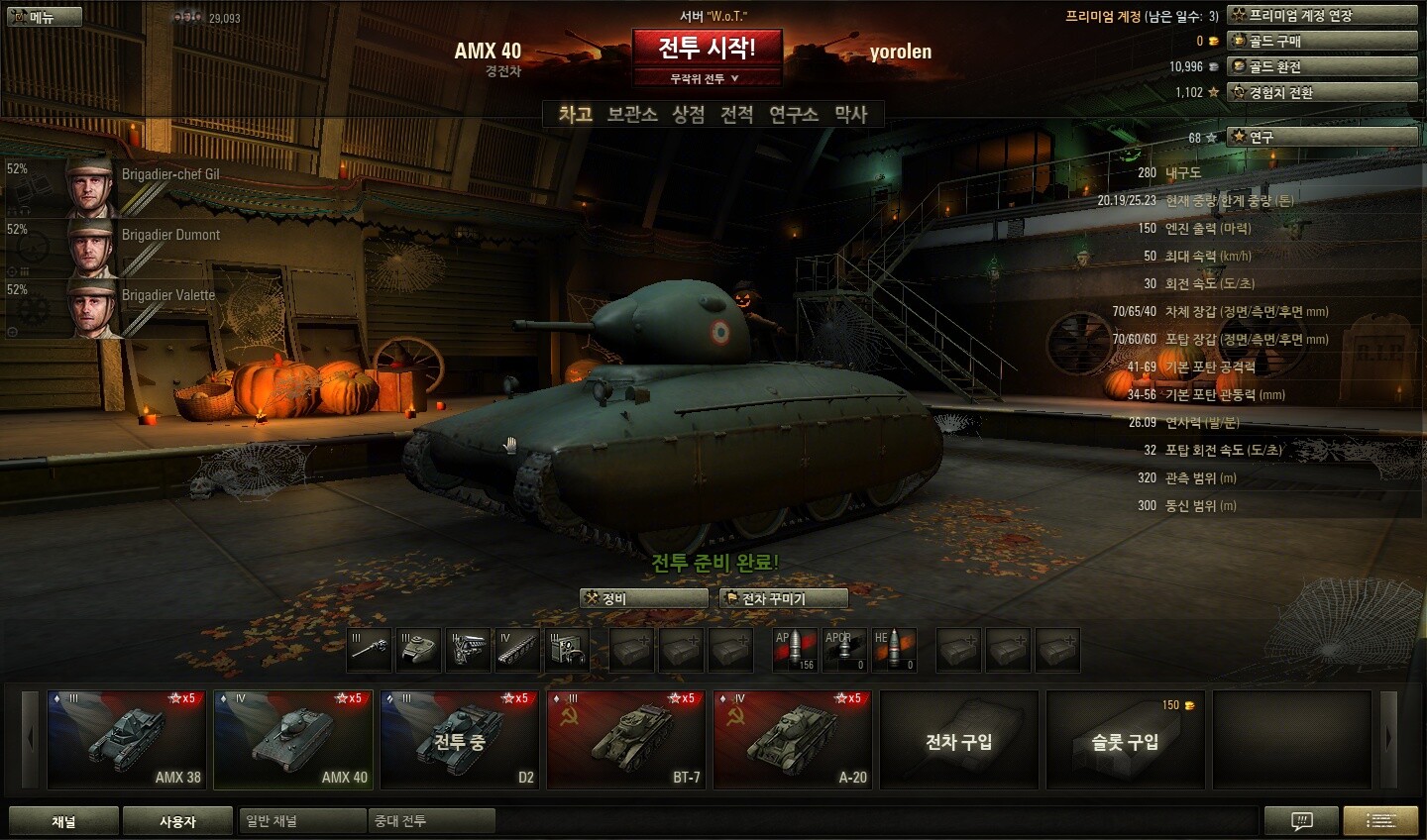Image resolution: width=1427 pixels, height=840 pixels.
Task: Open the 상점 shop tab
Action: pos(689,115)
